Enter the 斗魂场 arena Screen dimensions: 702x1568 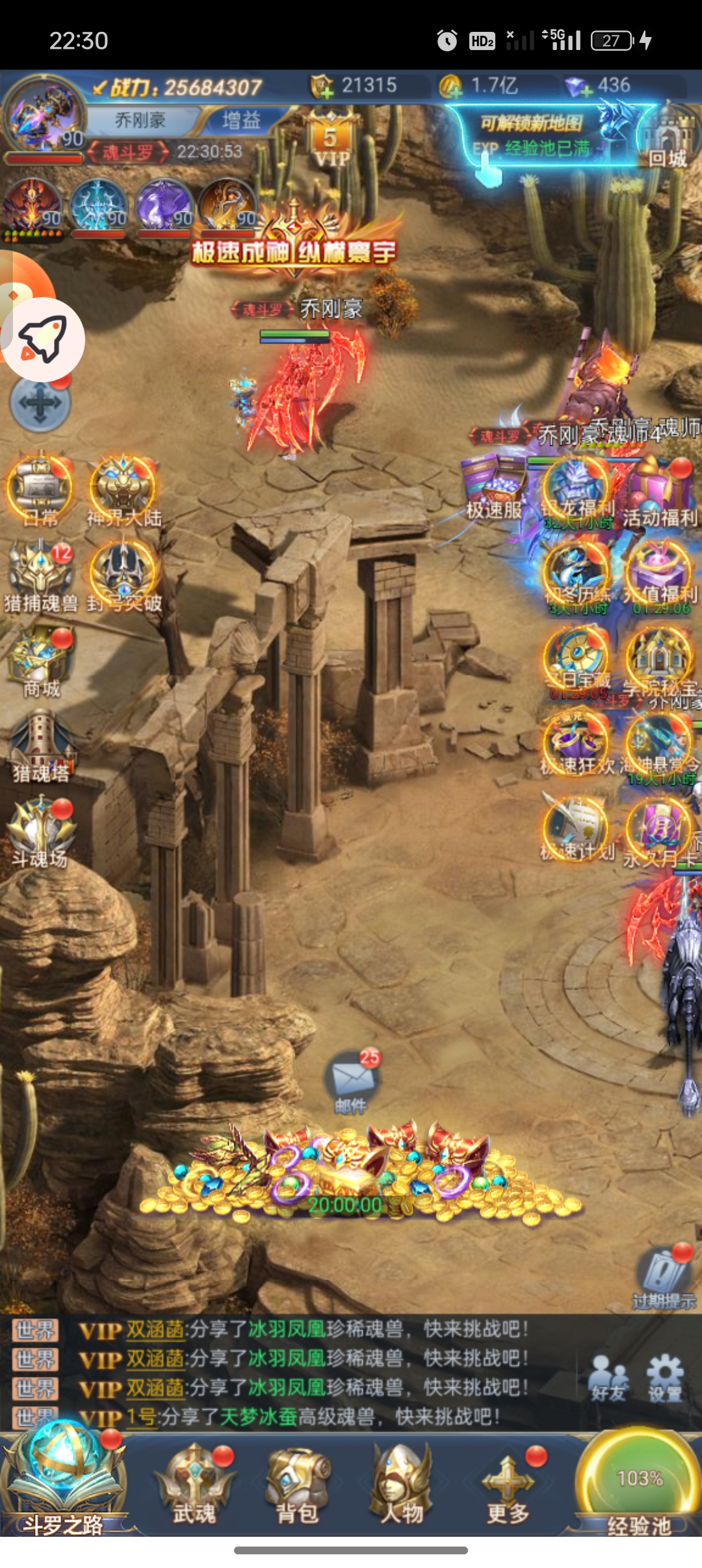coord(41,832)
